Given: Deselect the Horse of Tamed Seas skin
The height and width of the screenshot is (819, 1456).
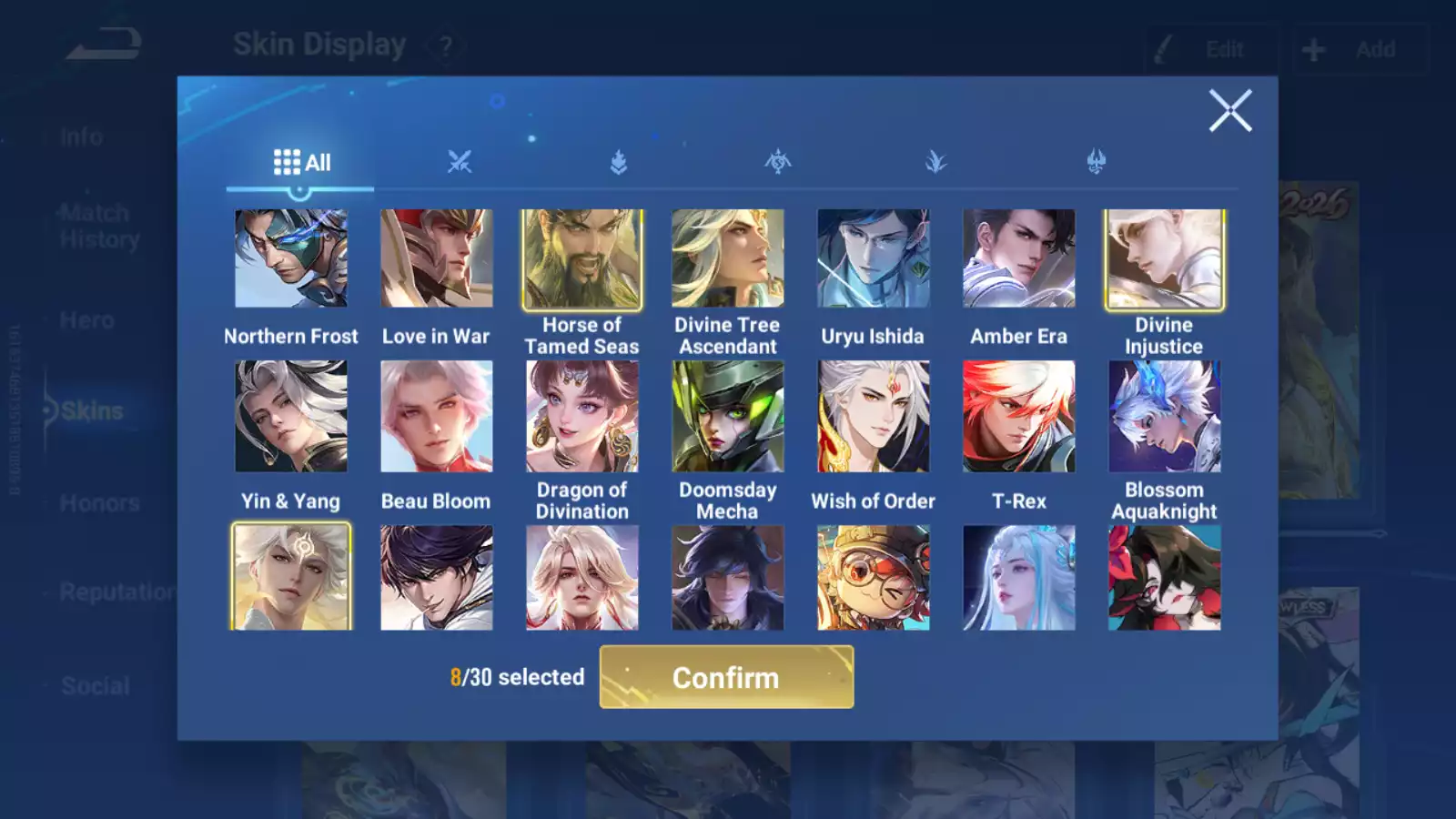Looking at the screenshot, I should (582, 258).
